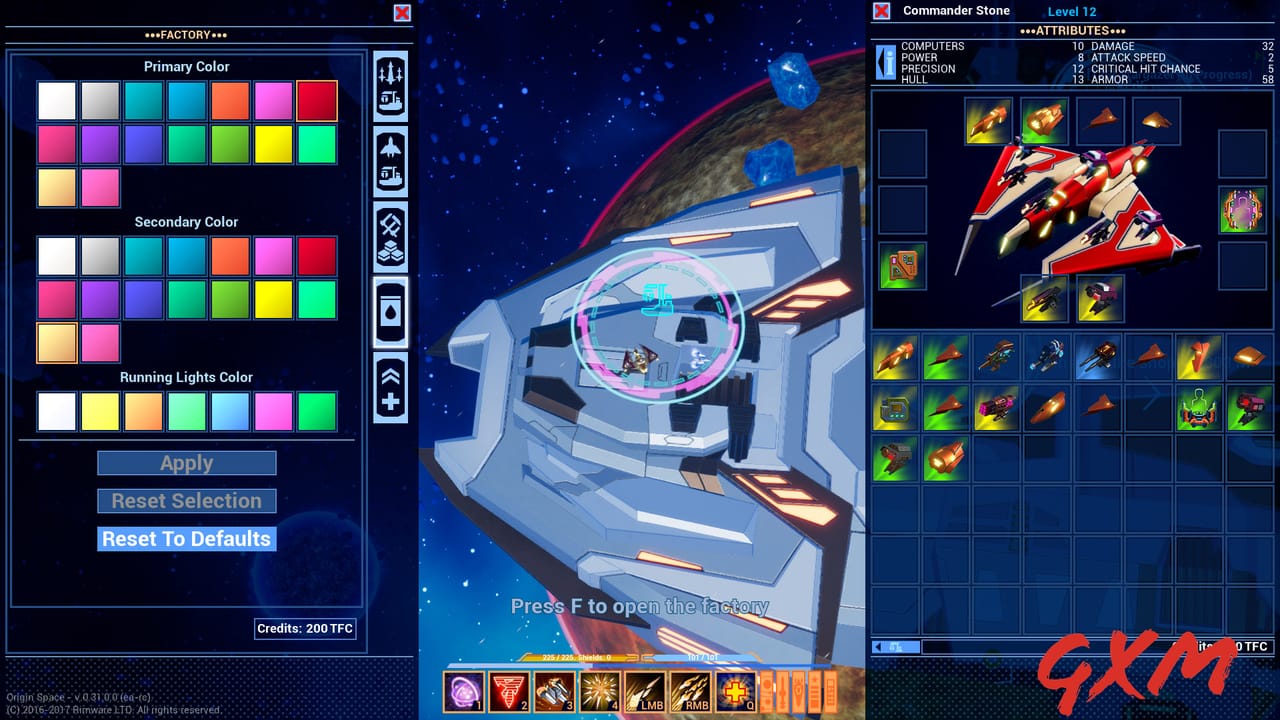Switch to the crafting hammers tab
The width and height of the screenshot is (1280, 720).
pyautogui.click(x=390, y=235)
